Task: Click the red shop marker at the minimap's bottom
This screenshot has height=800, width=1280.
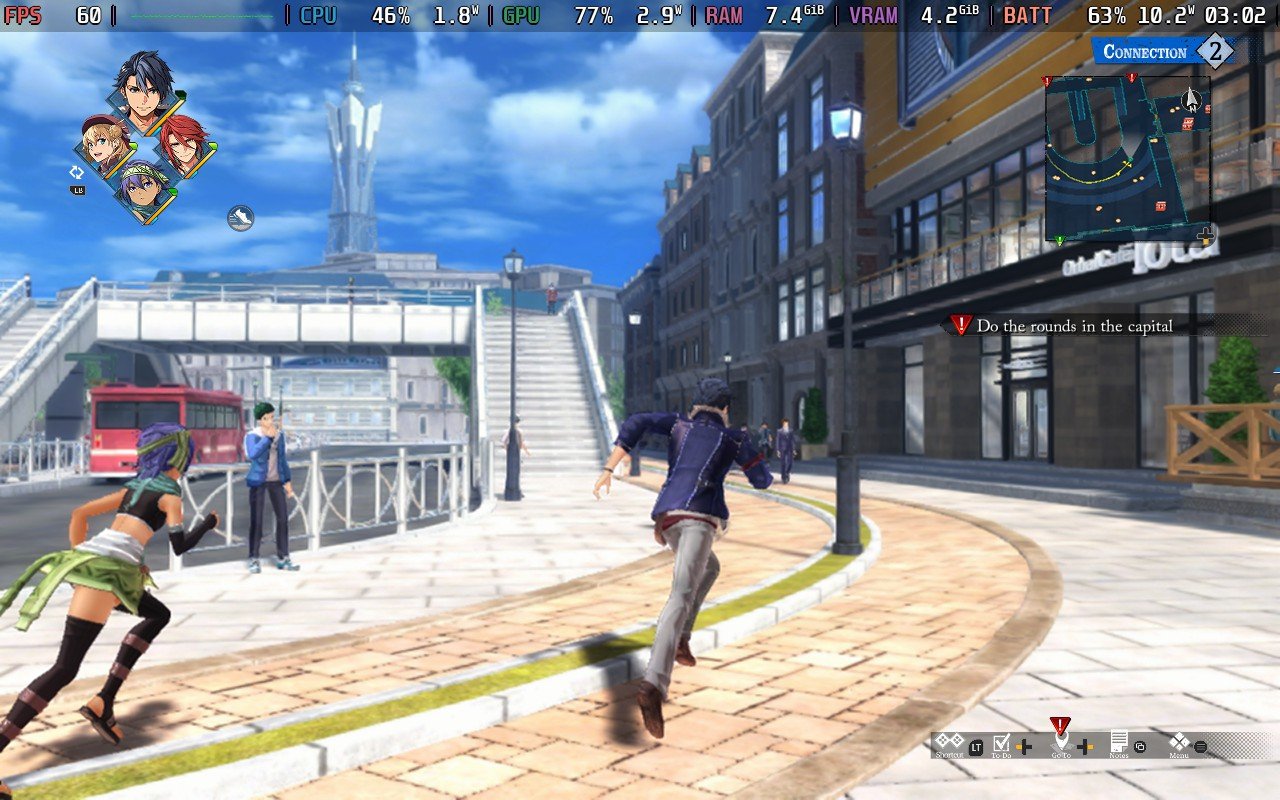Action: (1161, 206)
